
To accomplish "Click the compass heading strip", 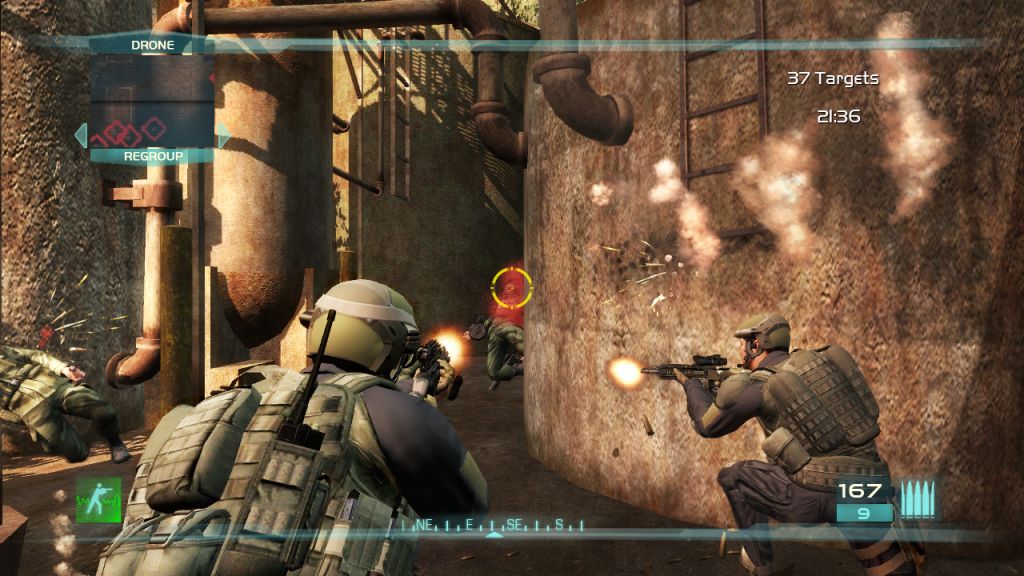I will [492, 524].
